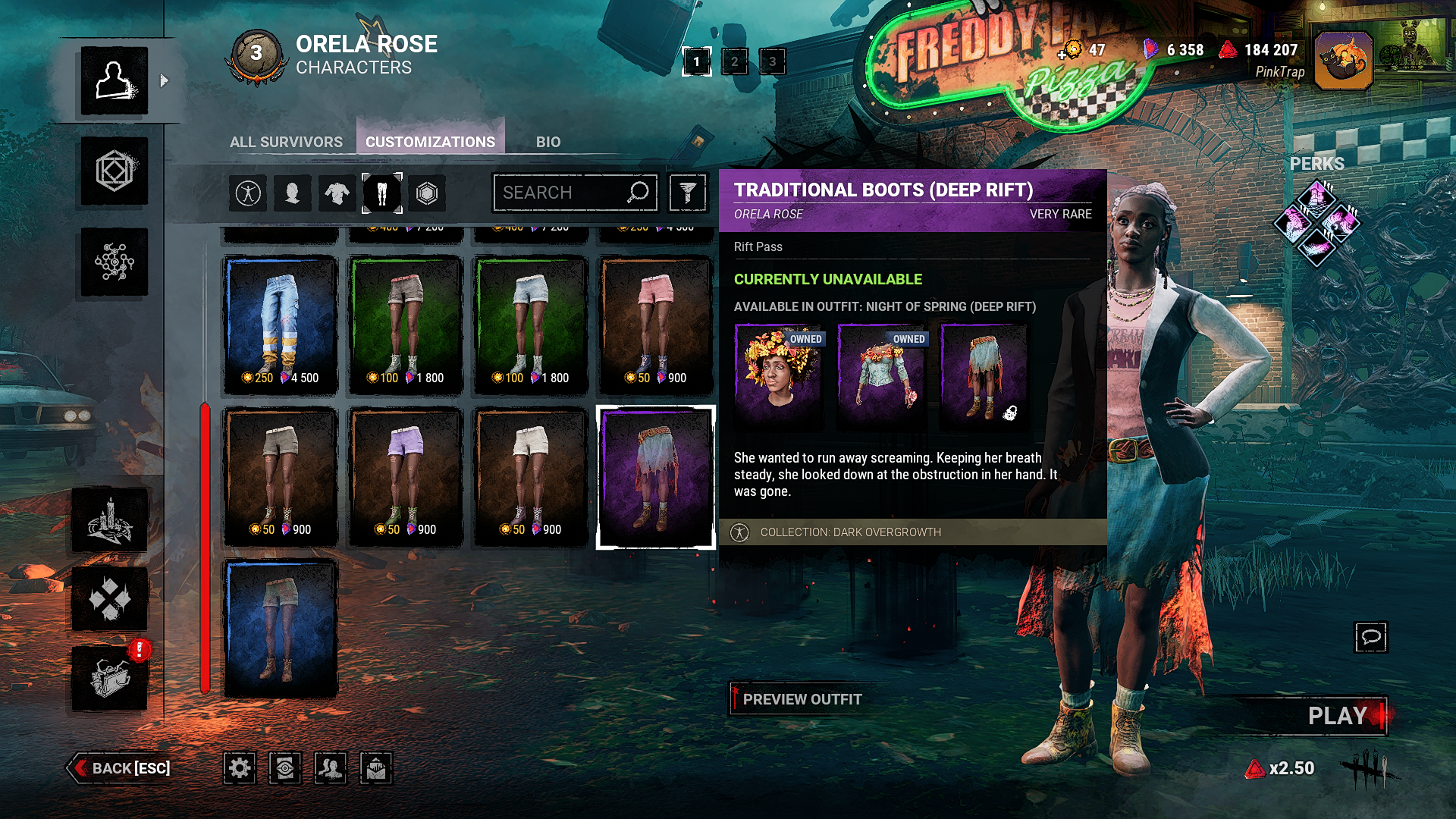Open the Store icon below Characters in sidebar
1456x819 pixels.
(114, 172)
